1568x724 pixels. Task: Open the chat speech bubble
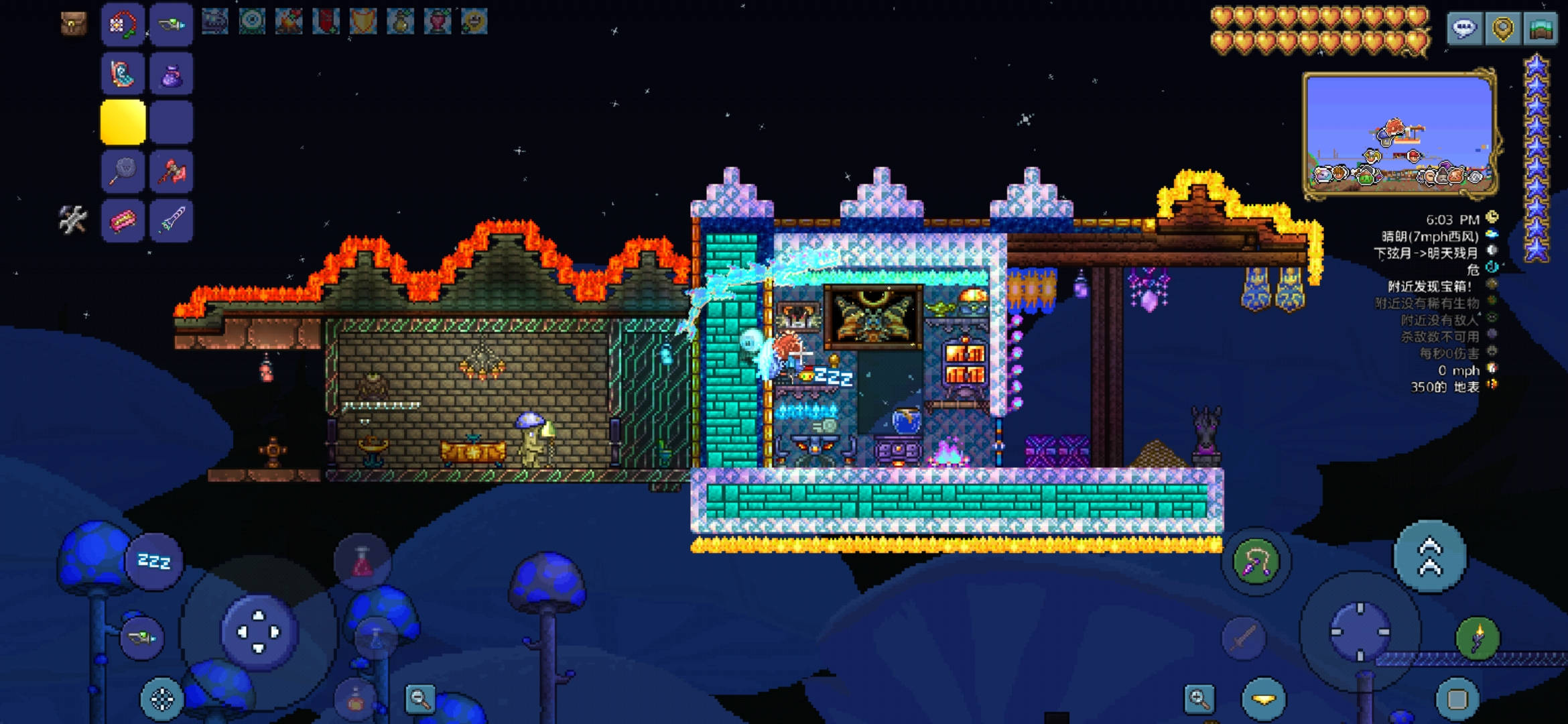click(x=1464, y=29)
